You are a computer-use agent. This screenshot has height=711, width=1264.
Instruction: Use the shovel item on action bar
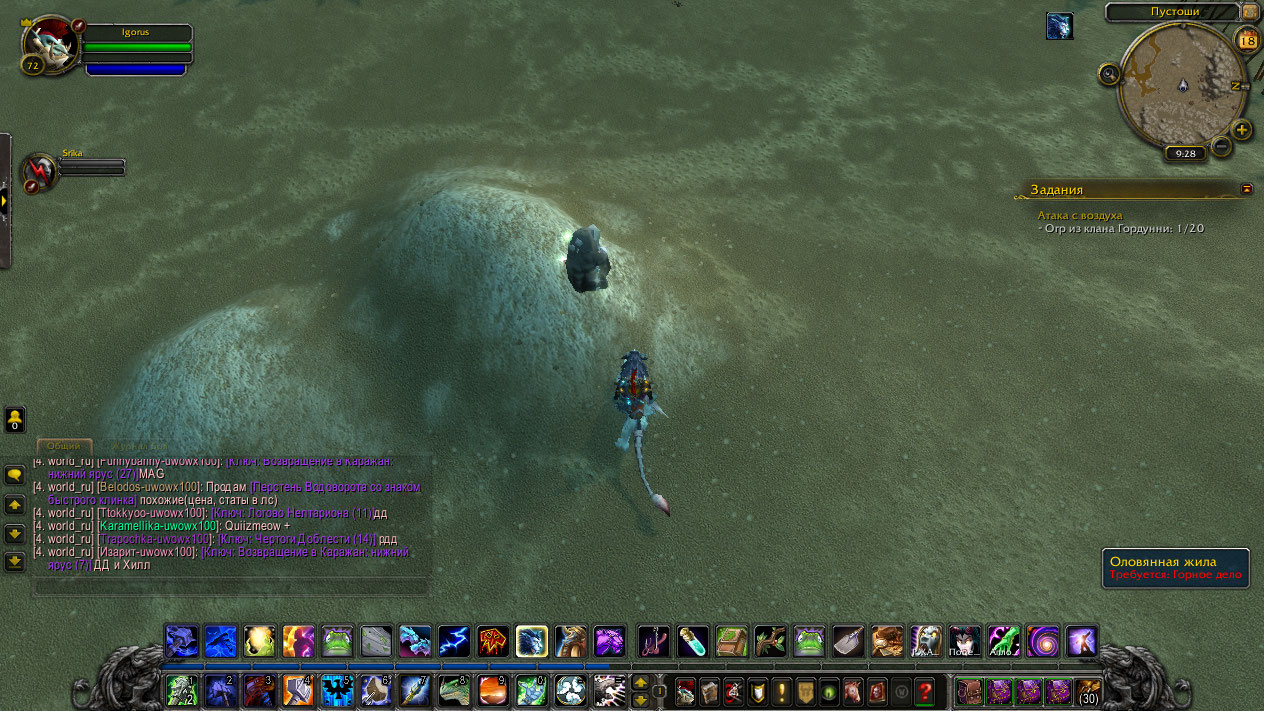tap(848, 641)
